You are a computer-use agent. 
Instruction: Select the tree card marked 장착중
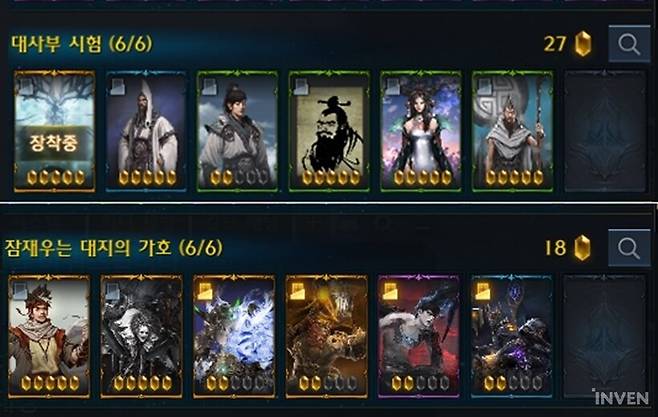tap(56, 130)
